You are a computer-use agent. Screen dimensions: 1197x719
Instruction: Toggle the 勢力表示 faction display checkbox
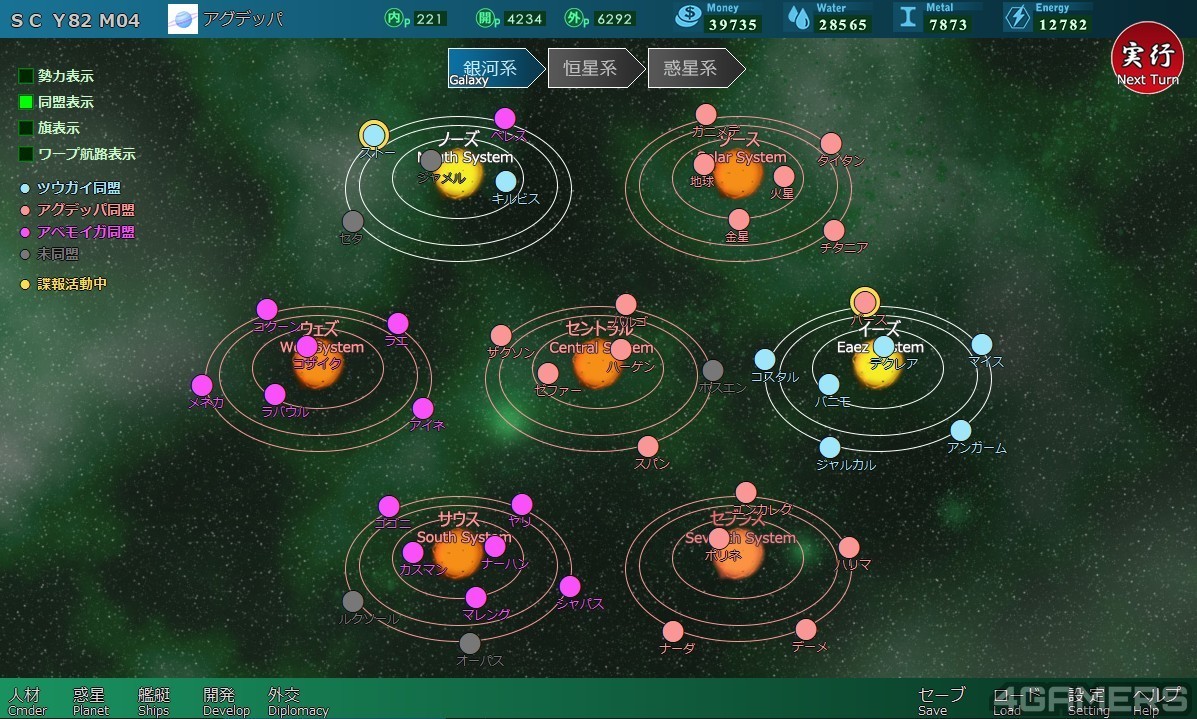coord(26,76)
